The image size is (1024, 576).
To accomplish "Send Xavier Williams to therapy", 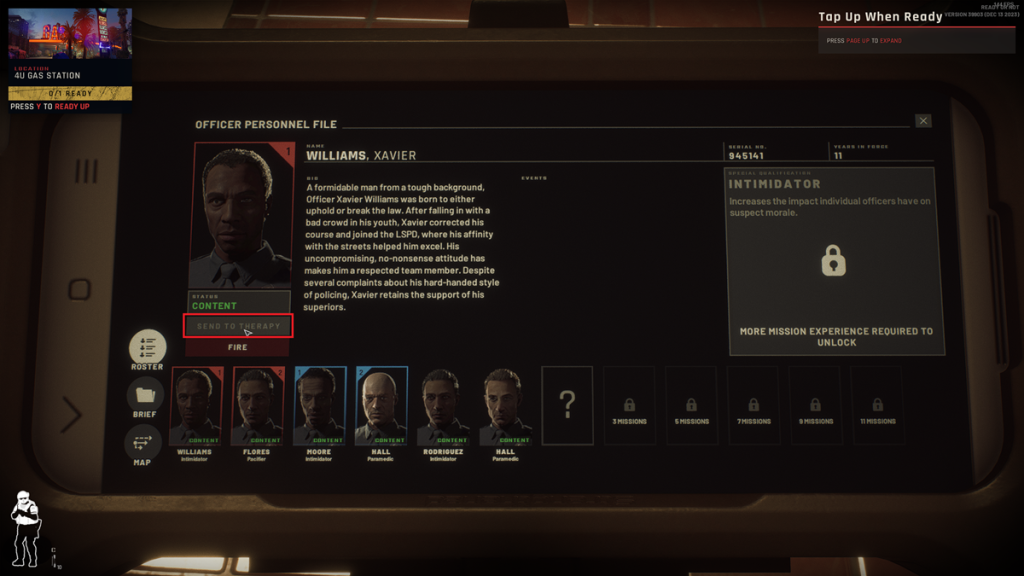I will coord(238,326).
